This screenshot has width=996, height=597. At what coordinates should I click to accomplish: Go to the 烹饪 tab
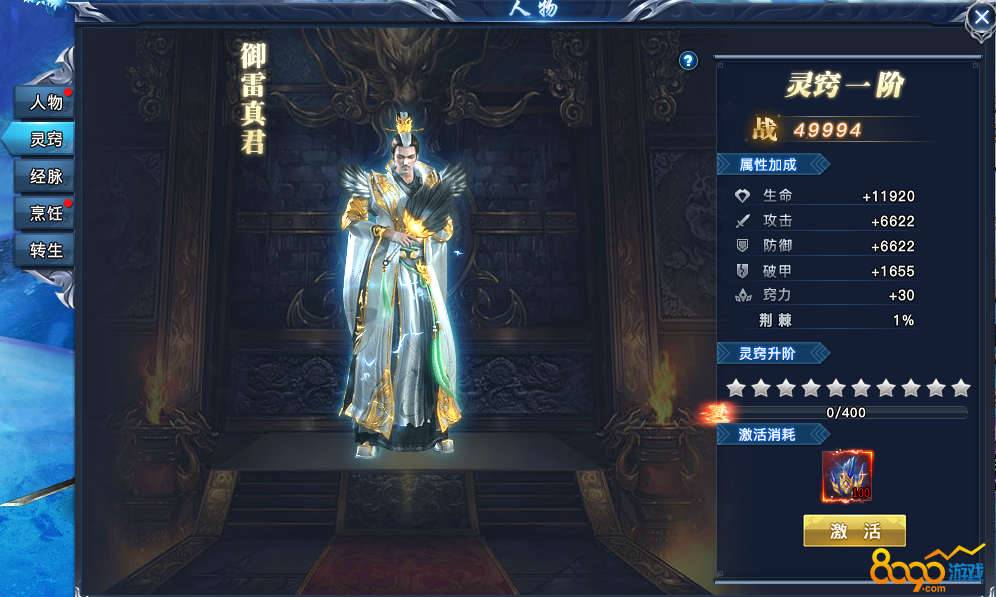click(x=45, y=213)
